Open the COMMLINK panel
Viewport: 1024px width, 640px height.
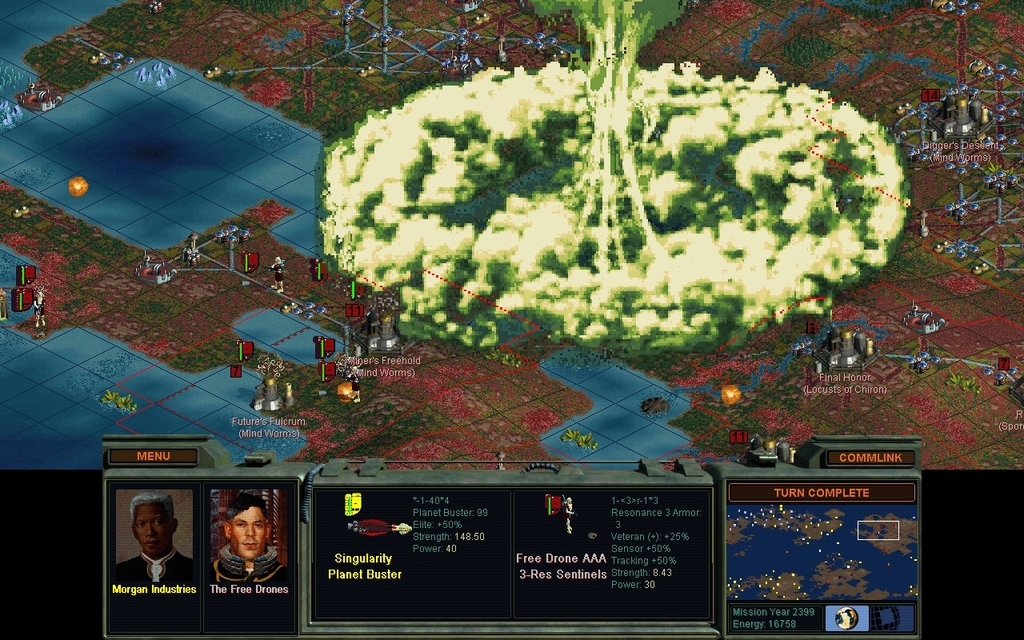point(870,458)
